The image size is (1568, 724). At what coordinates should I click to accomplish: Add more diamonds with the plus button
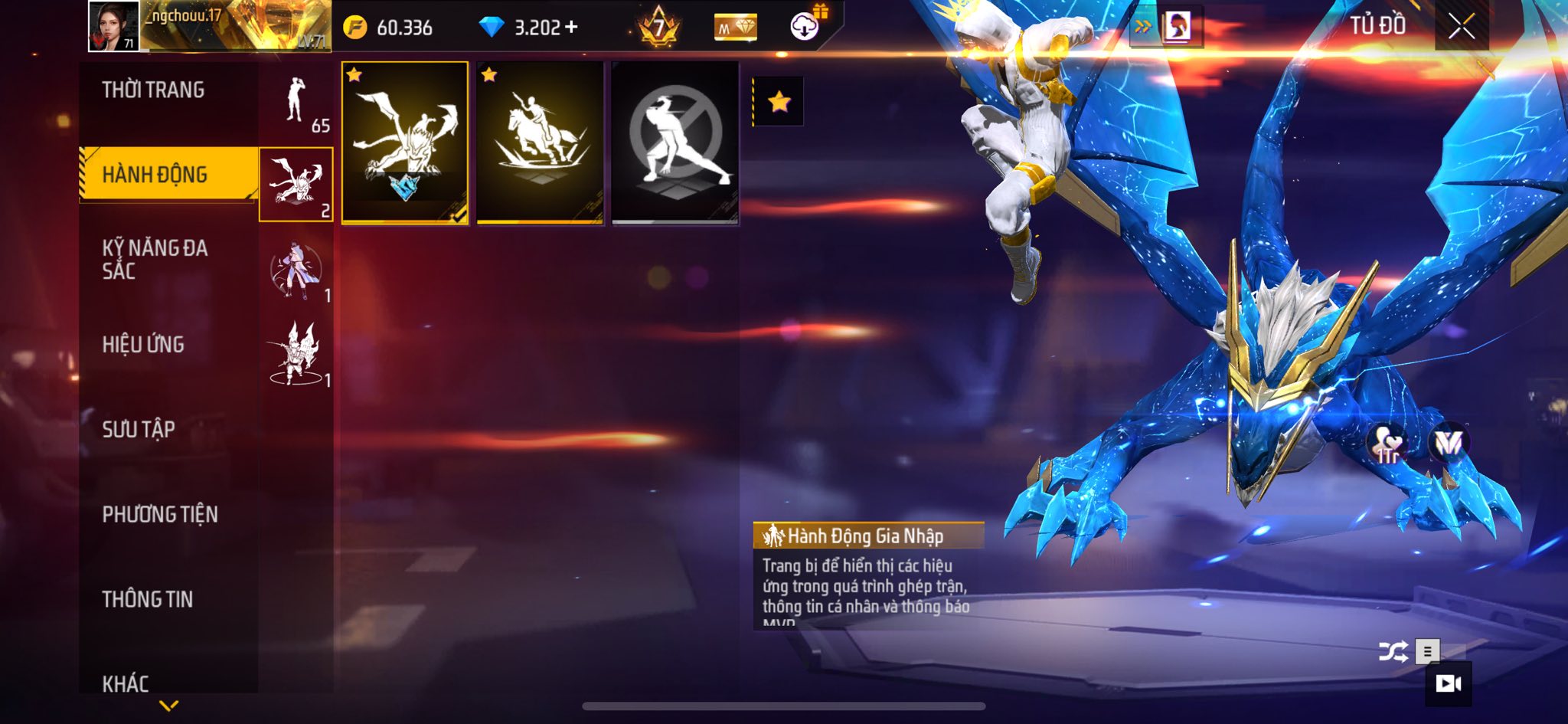570,28
